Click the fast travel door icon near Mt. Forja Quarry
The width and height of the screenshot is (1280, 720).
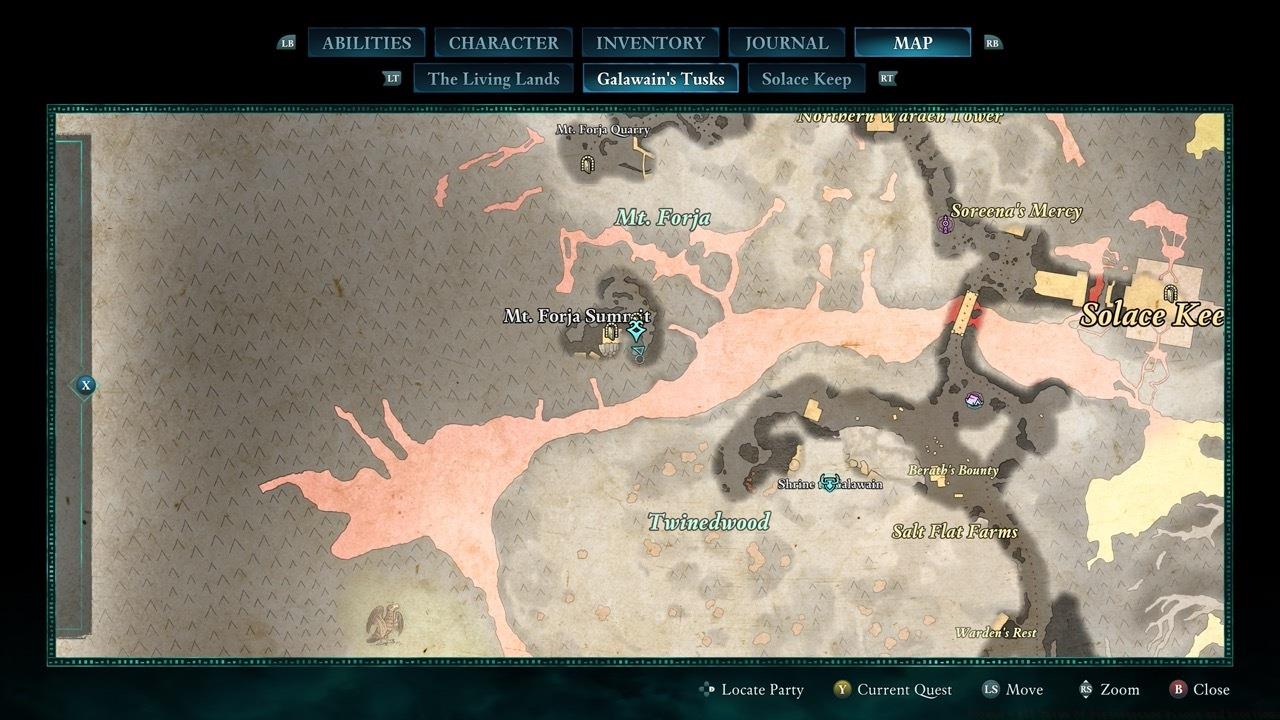[x=588, y=163]
